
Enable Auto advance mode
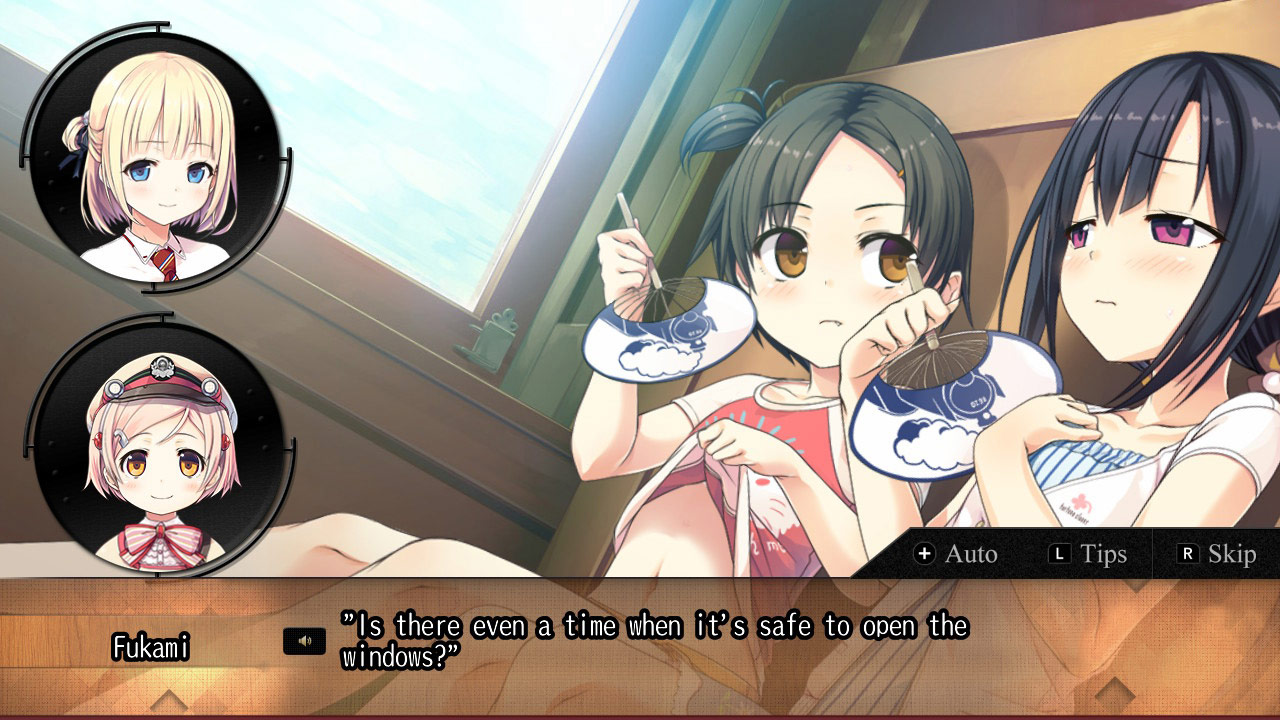click(x=963, y=553)
